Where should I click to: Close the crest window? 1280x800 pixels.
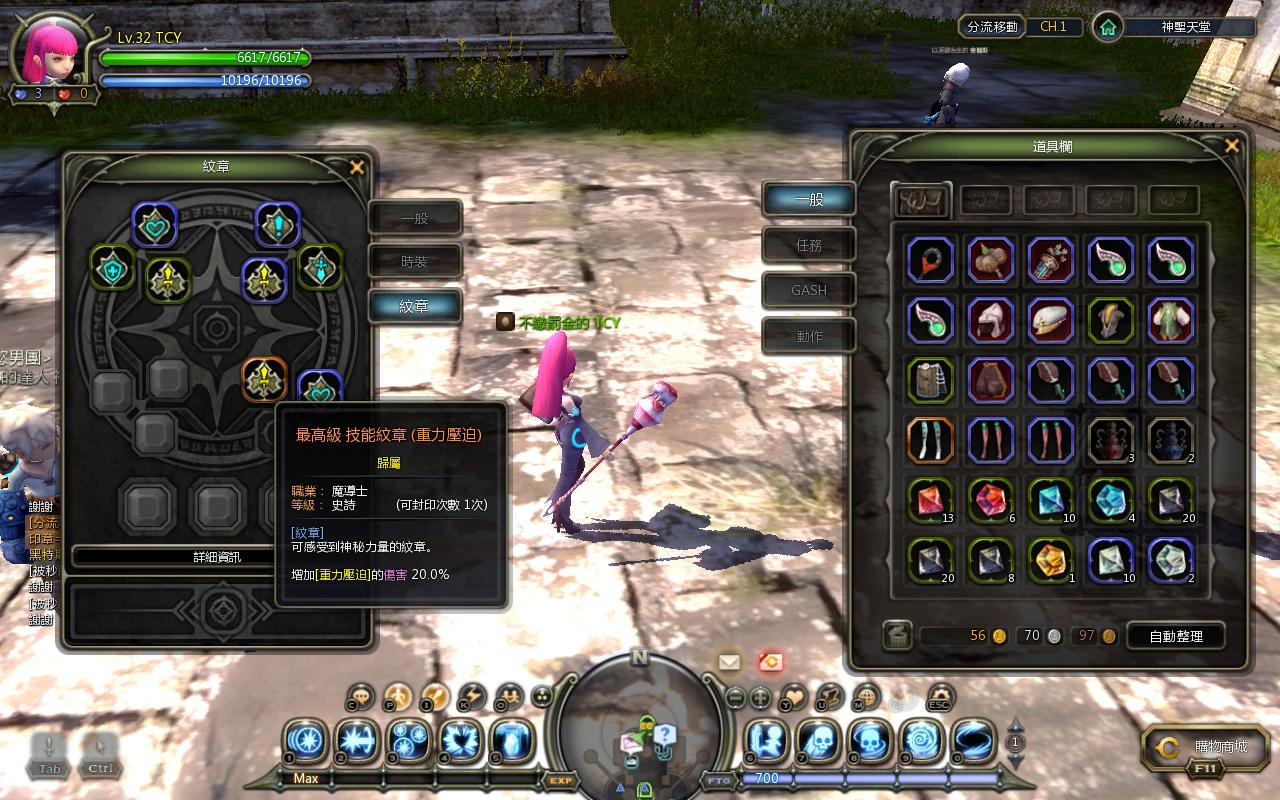click(x=357, y=167)
